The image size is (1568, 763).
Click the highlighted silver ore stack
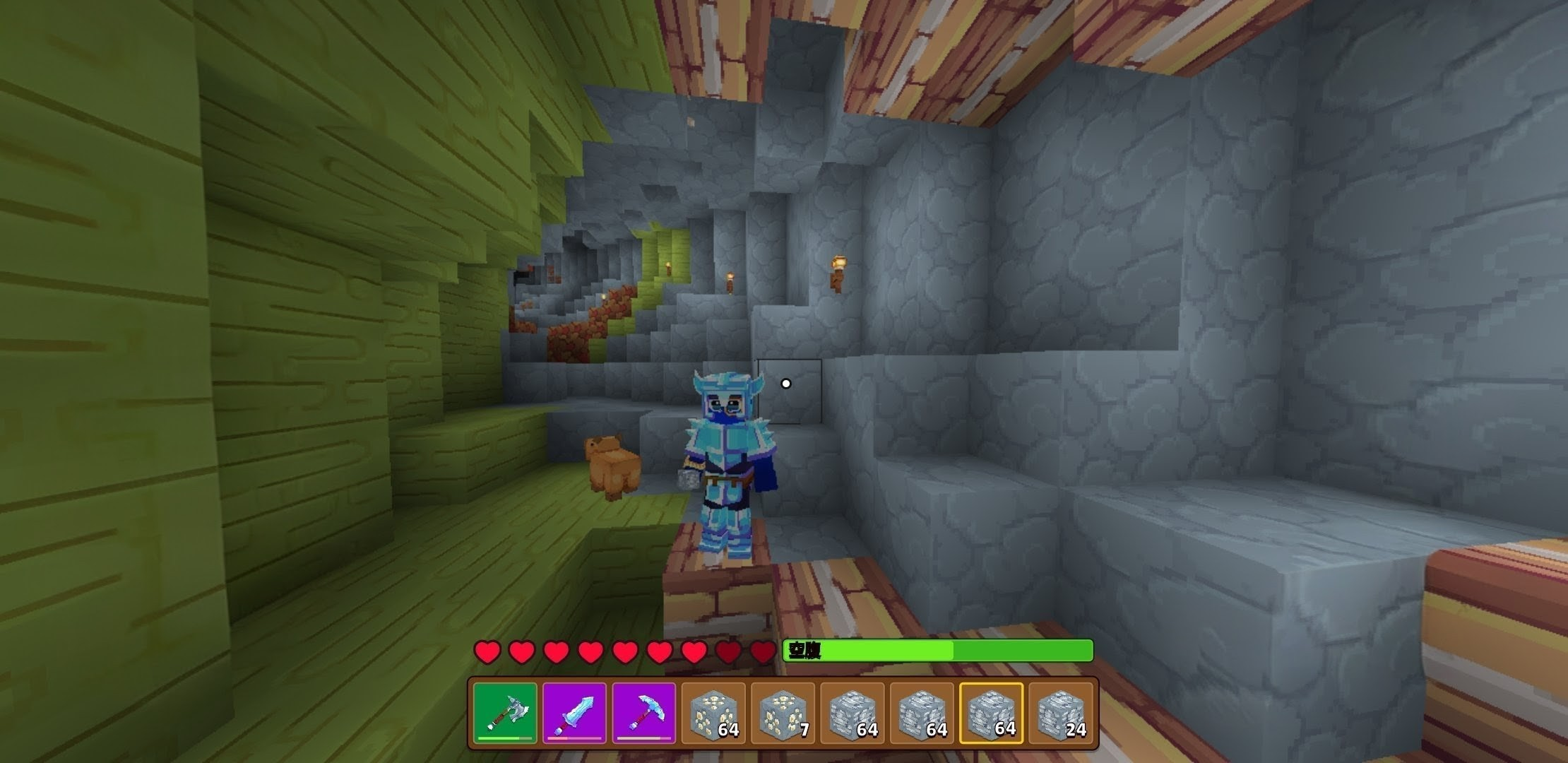click(x=991, y=713)
